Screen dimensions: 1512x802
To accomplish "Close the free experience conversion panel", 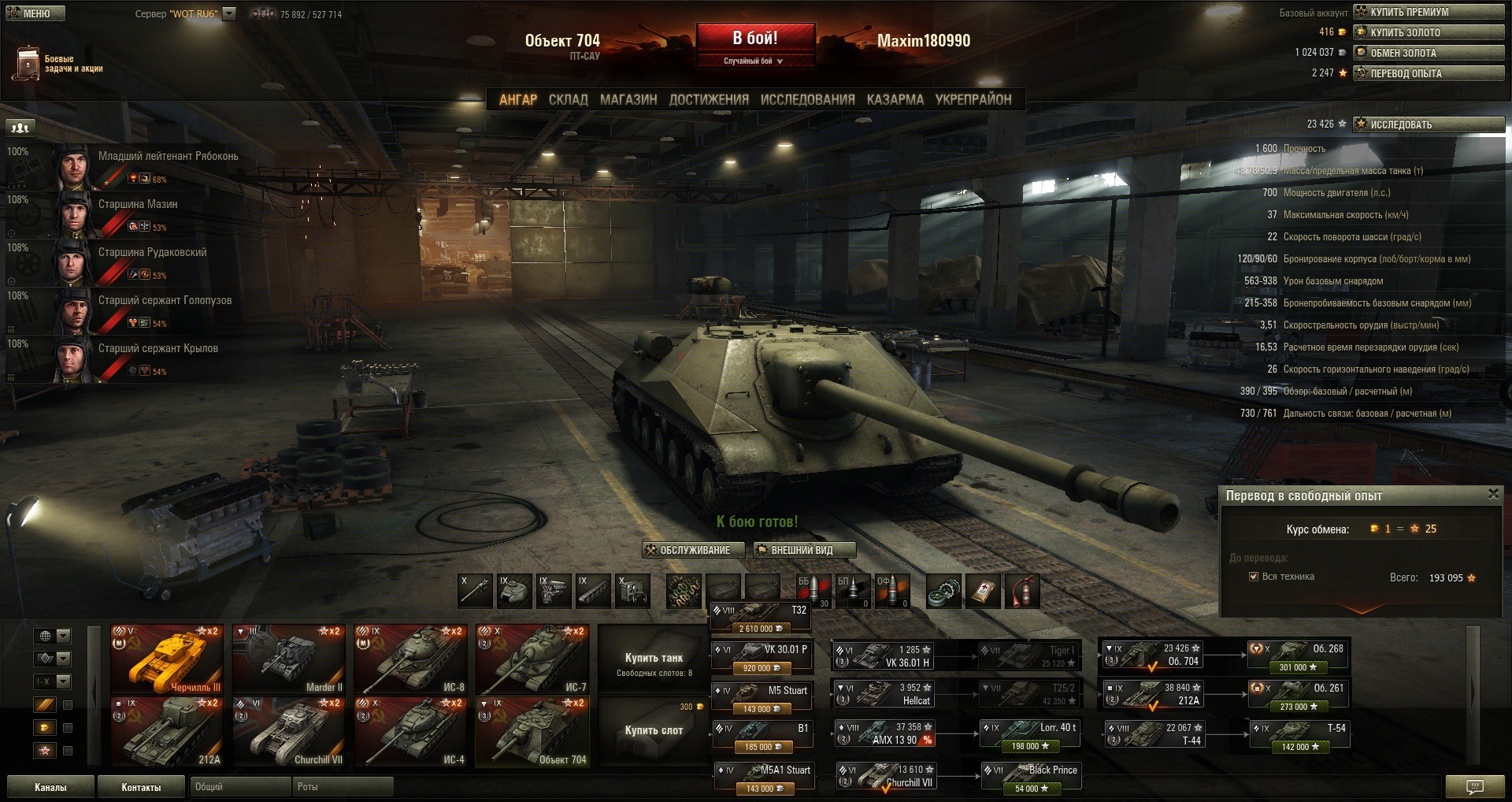I will click(x=1492, y=494).
